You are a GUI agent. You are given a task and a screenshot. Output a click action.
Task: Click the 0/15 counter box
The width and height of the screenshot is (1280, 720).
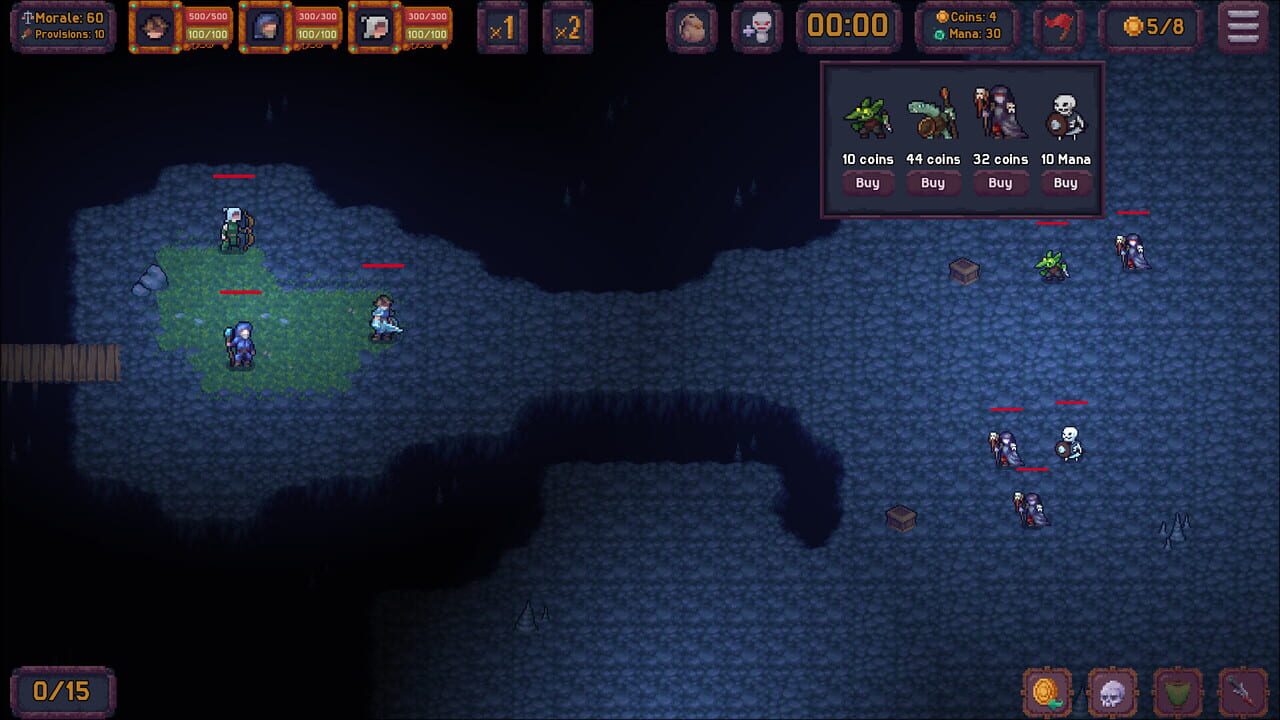click(62, 690)
